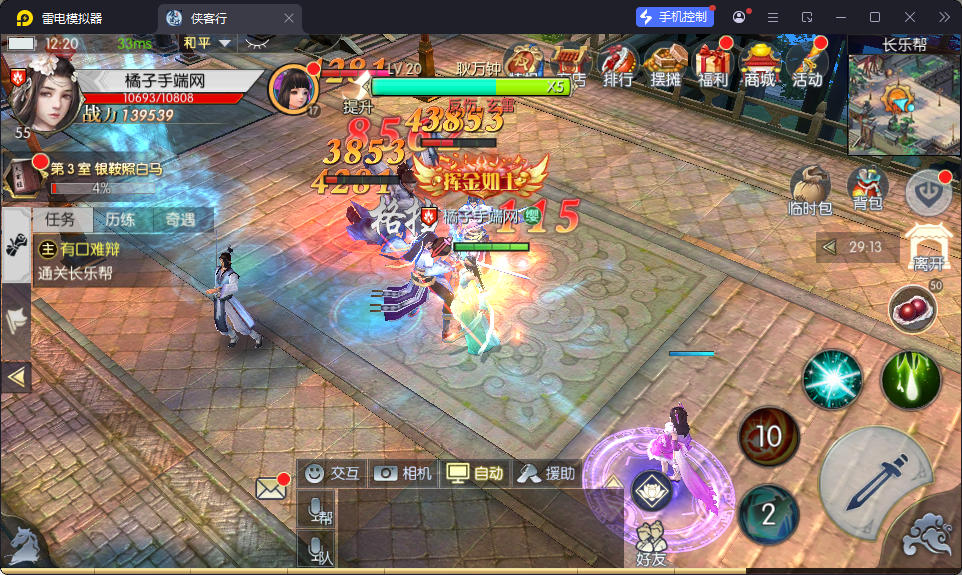962x575 pixels.
Task: Open the 福利 welfare gift icon
Action: pyautogui.click(x=713, y=65)
